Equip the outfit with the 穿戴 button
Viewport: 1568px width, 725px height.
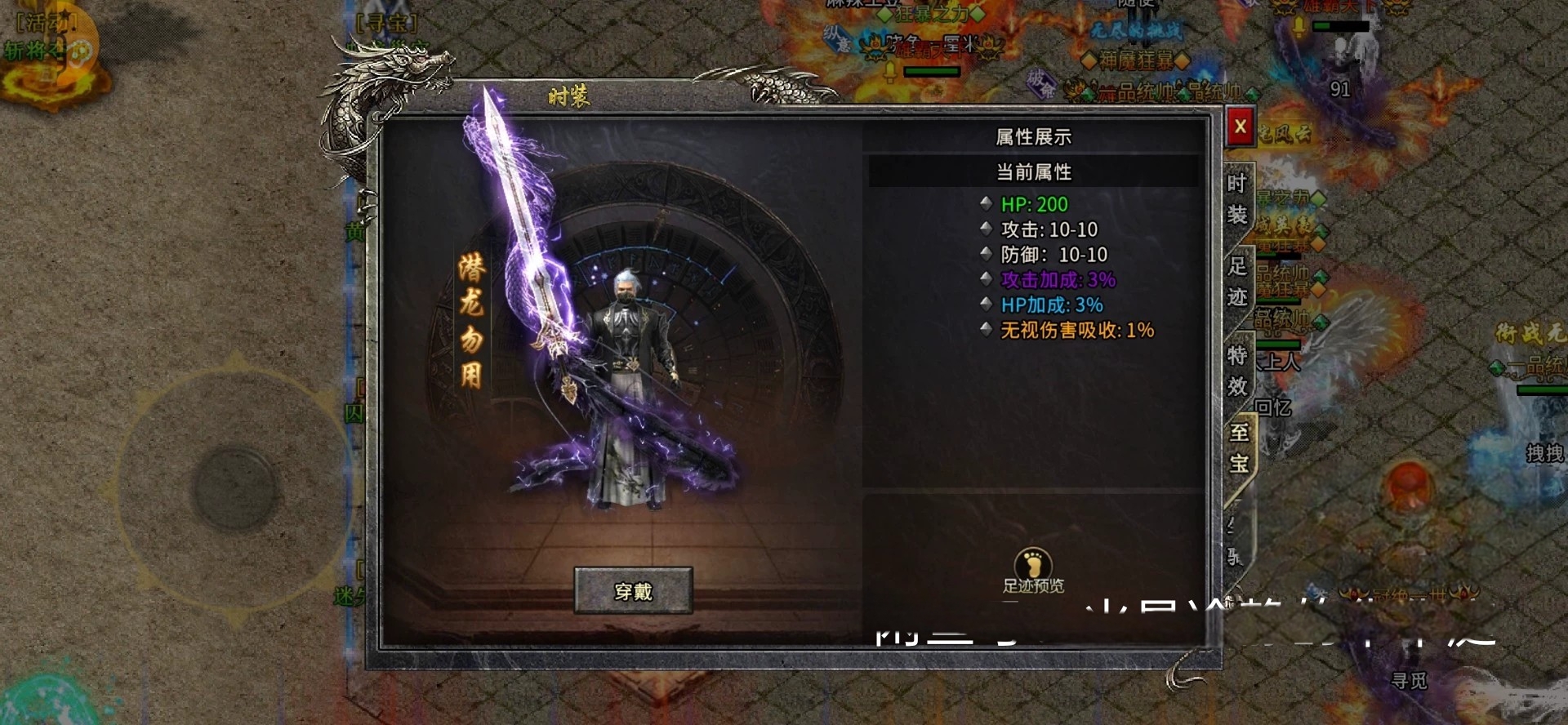[x=633, y=590]
